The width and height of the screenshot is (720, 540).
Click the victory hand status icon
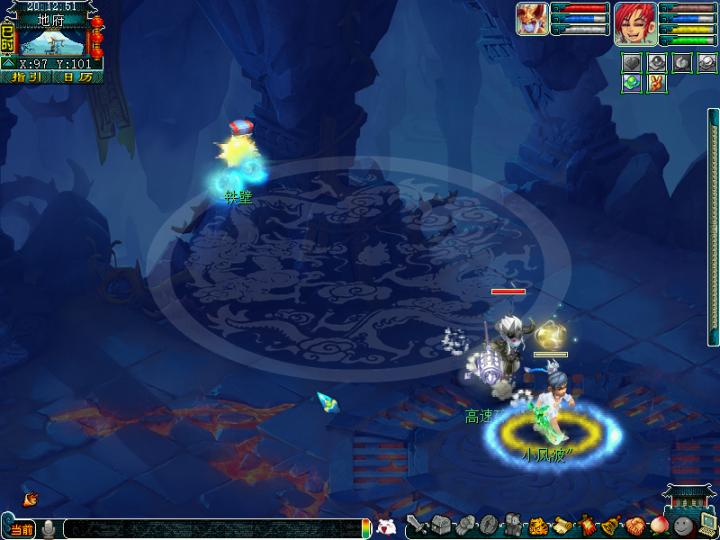[x=655, y=83]
